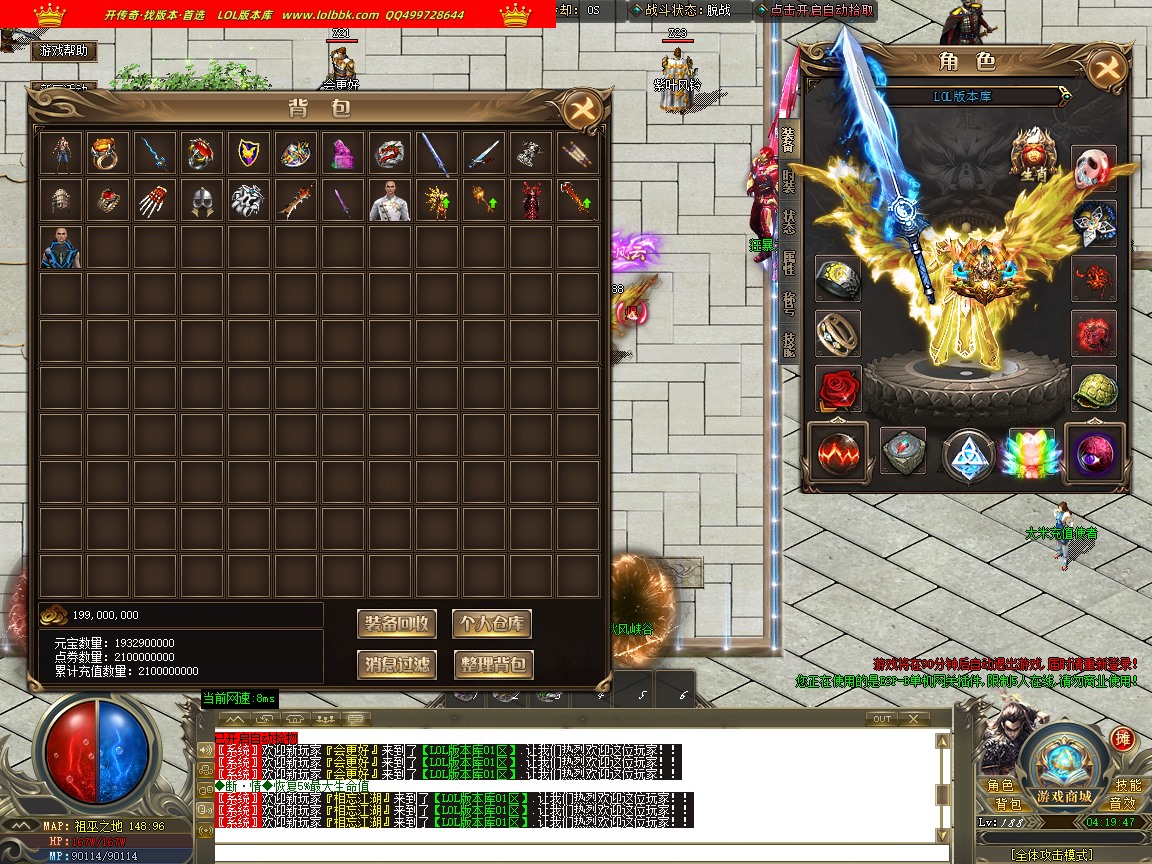
Task: Select the equipped skull mask slot
Action: tap(1094, 169)
